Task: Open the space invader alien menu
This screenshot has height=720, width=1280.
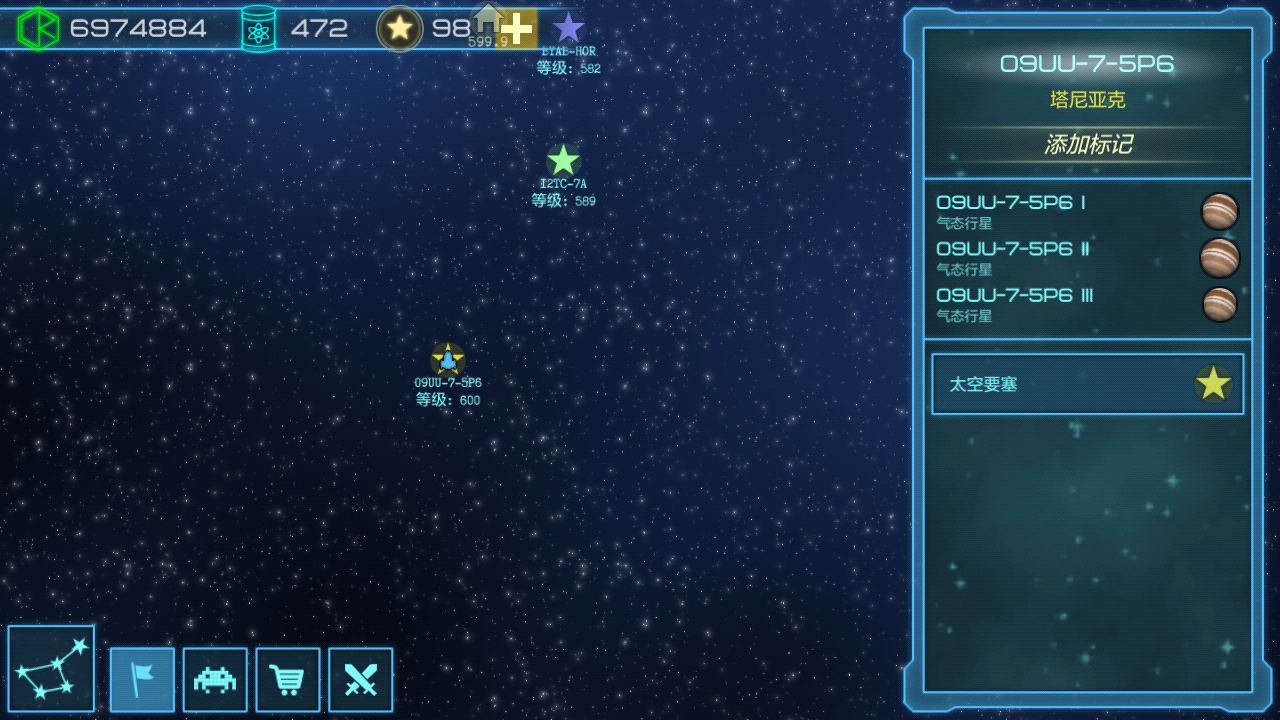Action: point(215,680)
